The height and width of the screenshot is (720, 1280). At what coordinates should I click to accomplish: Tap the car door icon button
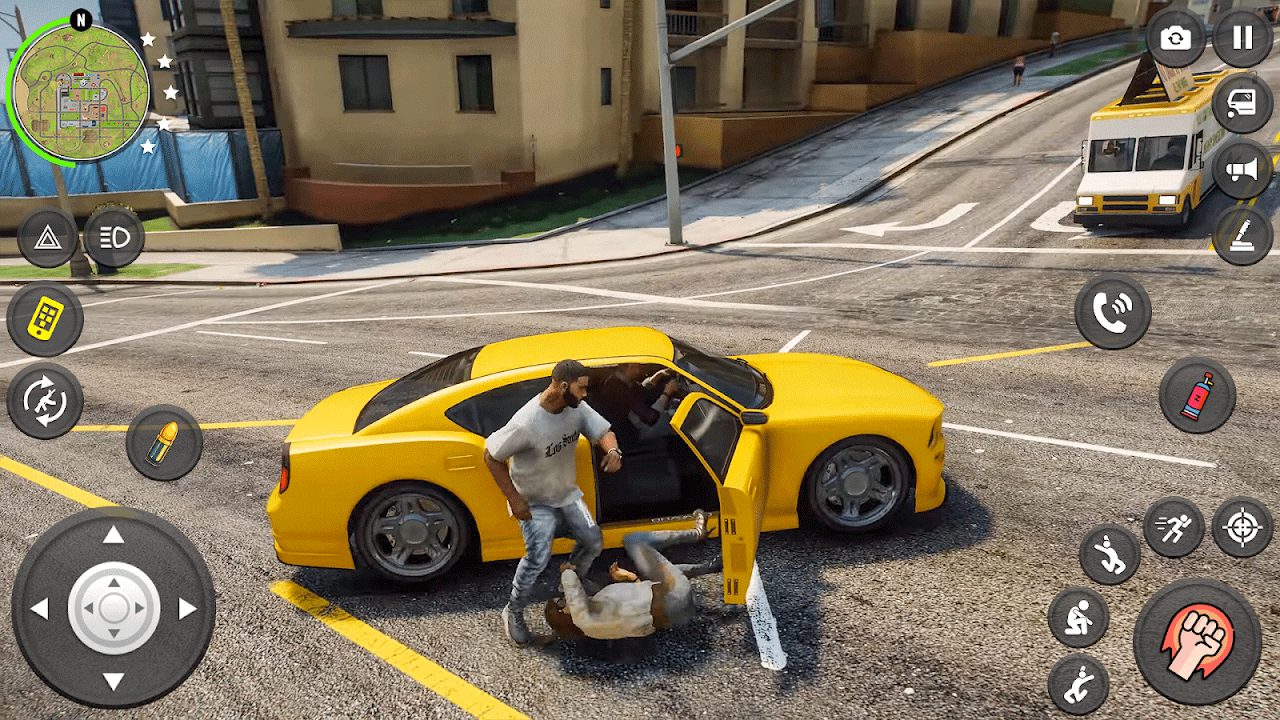(x=1242, y=104)
